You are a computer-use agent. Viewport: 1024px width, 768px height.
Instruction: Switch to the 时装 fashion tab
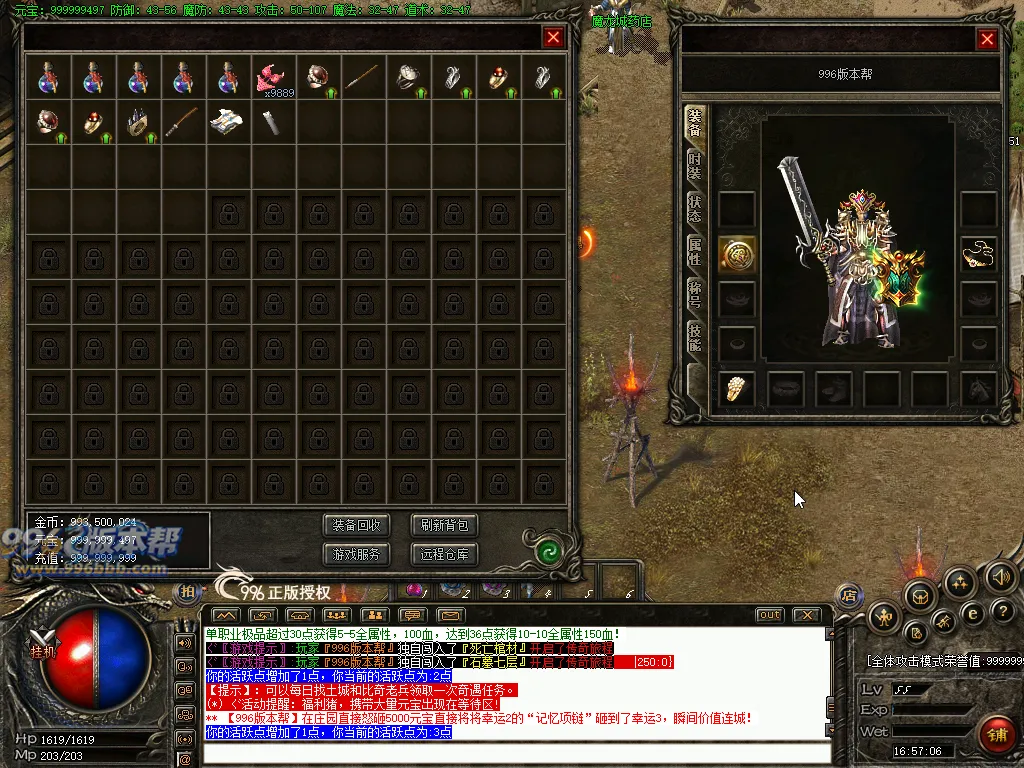click(x=695, y=167)
